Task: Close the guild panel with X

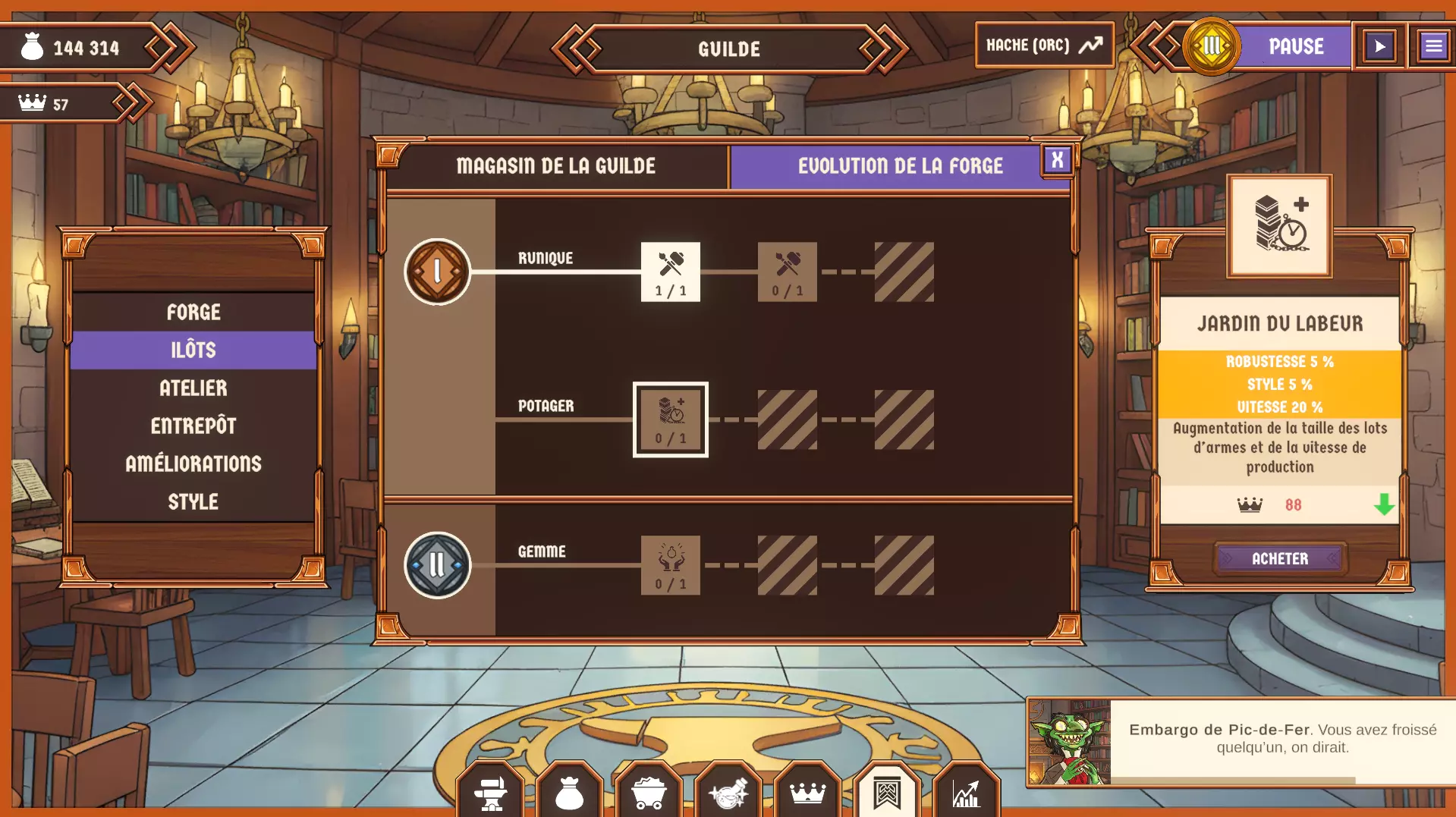Action: pyautogui.click(x=1057, y=160)
